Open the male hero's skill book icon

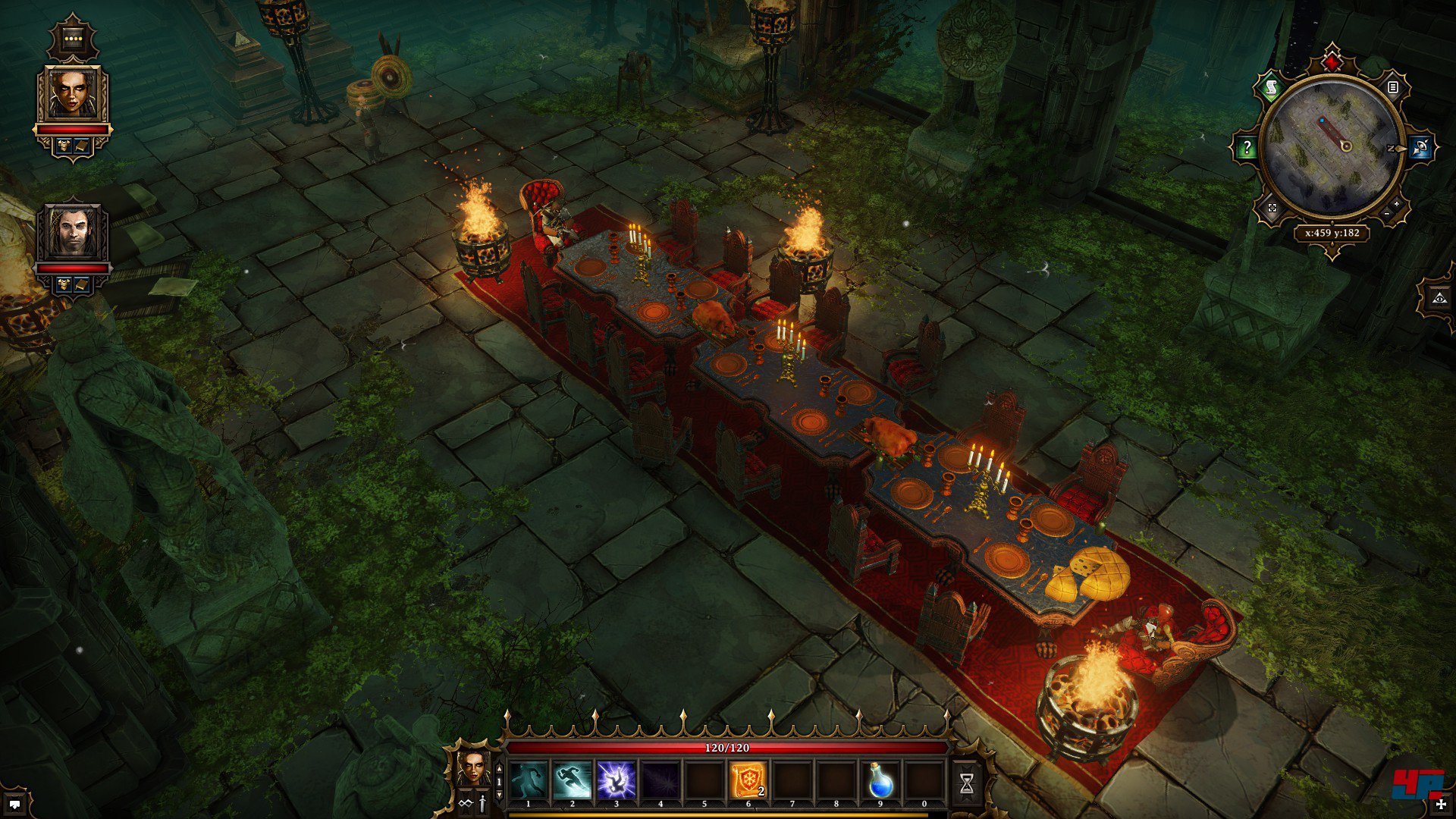(82, 285)
